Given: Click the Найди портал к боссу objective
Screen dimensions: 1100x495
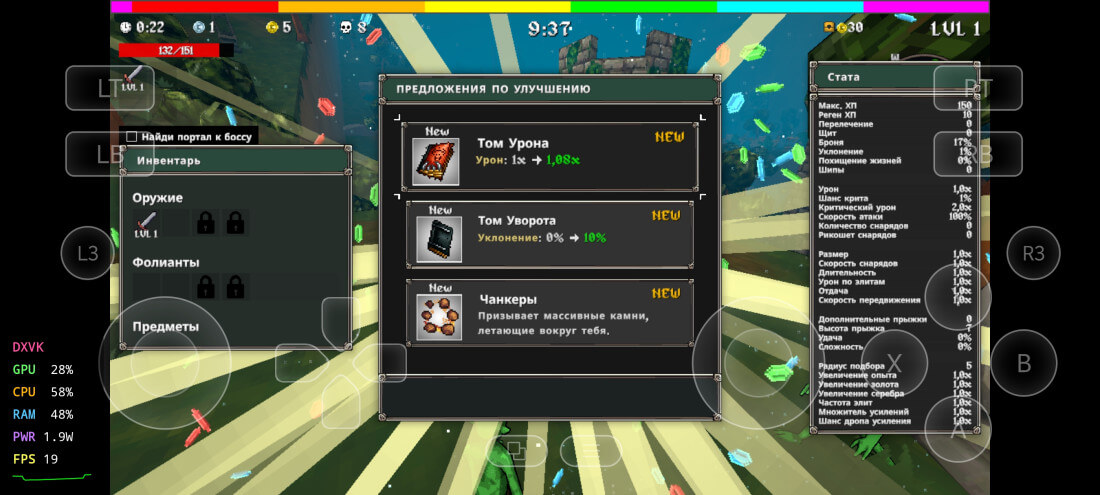Looking at the screenshot, I should point(190,137).
